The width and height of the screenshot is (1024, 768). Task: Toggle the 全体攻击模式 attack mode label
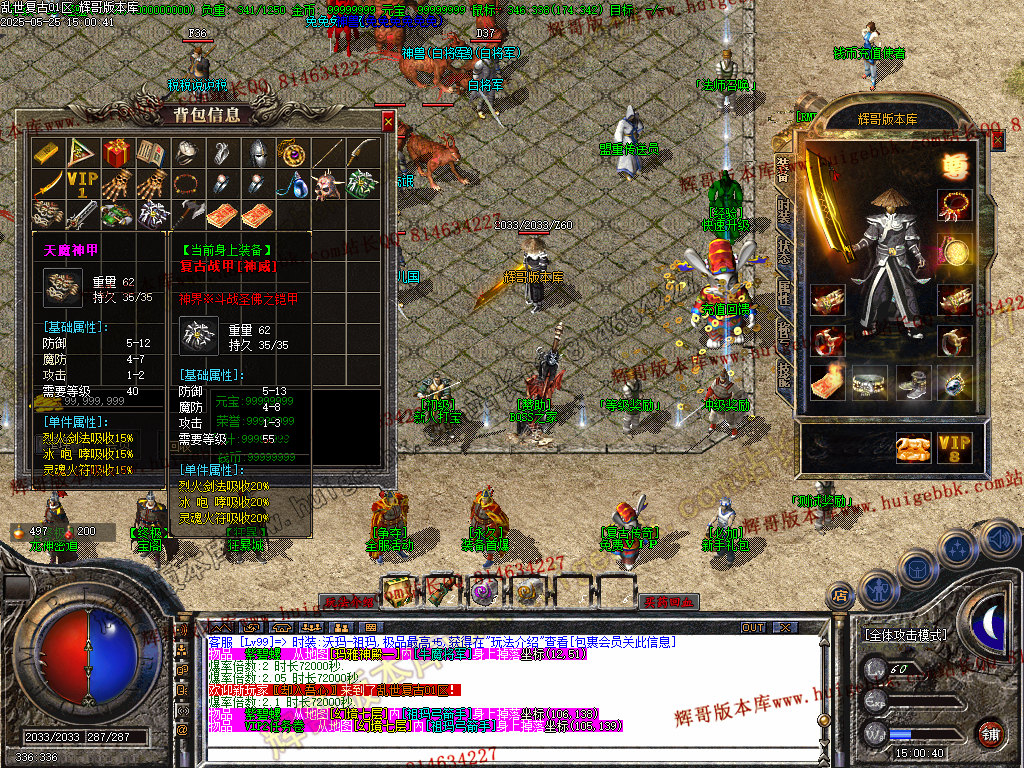click(904, 635)
